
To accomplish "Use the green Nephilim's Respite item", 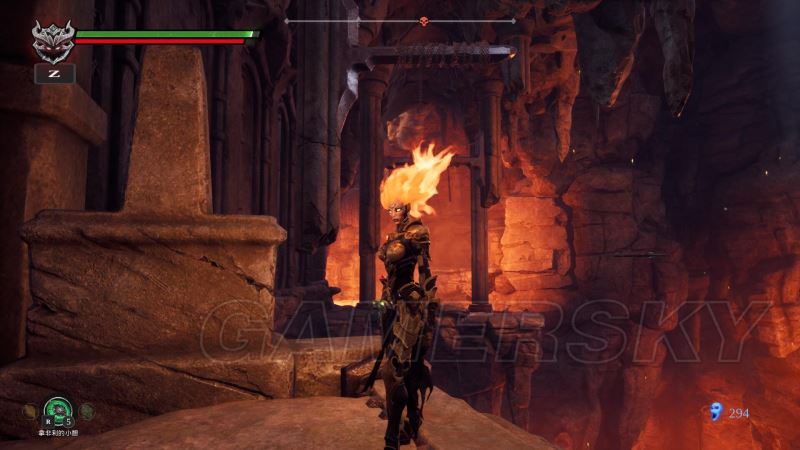I will pyautogui.click(x=58, y=409).
